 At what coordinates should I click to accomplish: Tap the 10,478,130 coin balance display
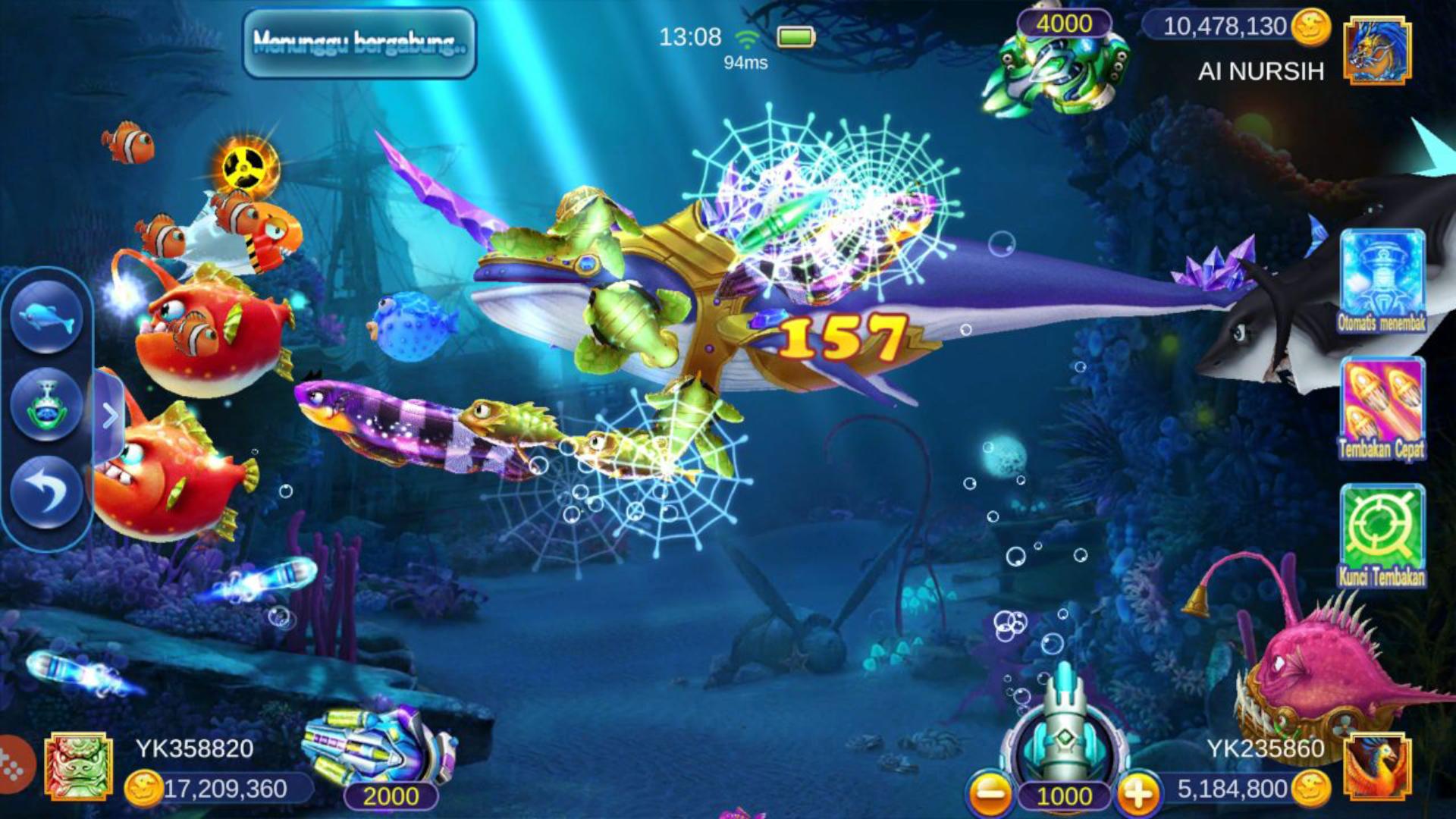[x=1228, y=25]
